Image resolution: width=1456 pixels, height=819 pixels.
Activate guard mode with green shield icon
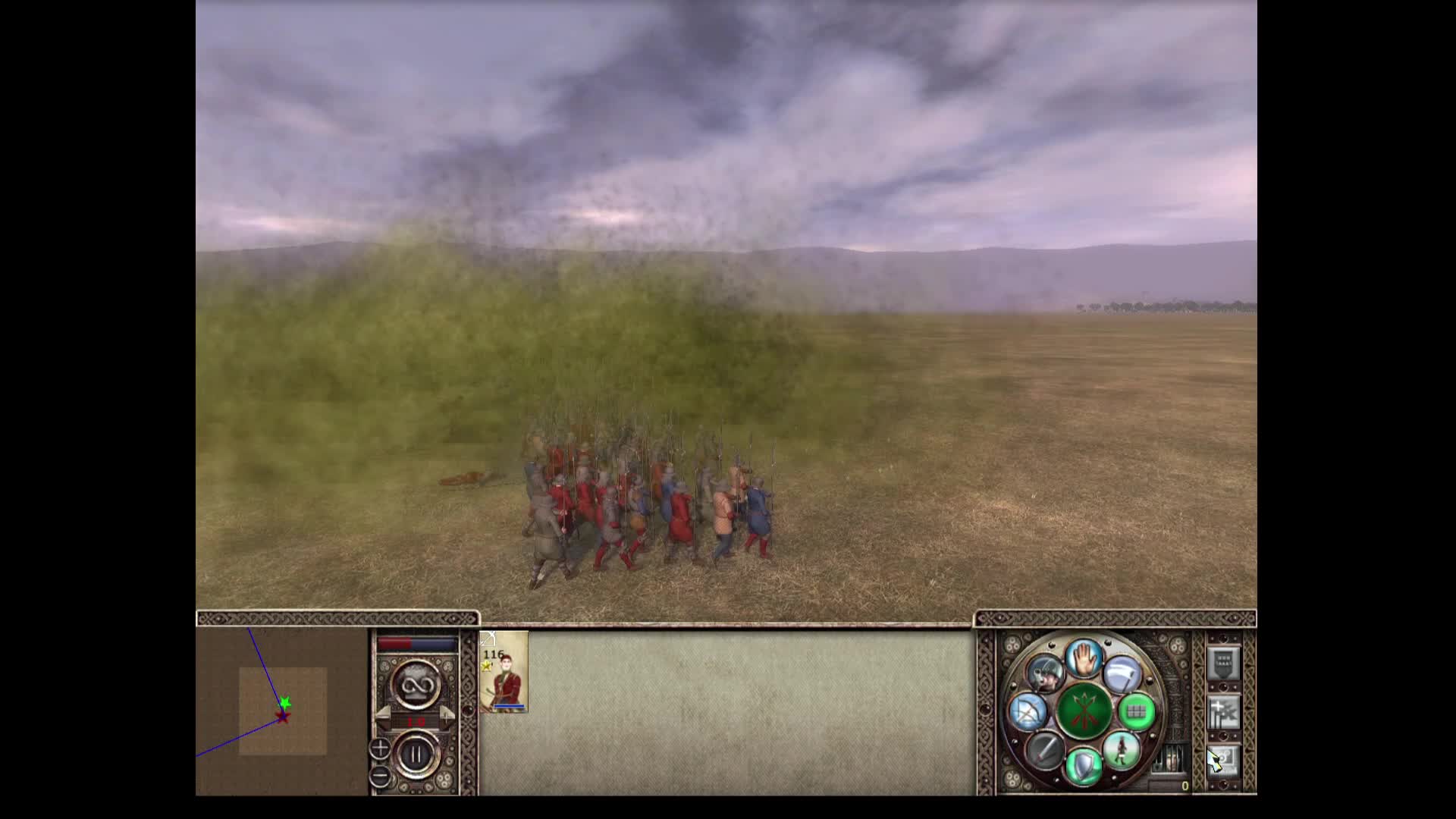[1083, 765]
